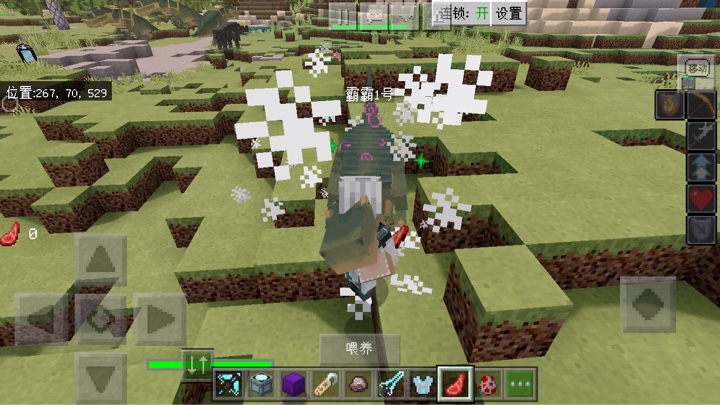Viewport: 720px width, 405px height.
Task: Toggle the green up-down arrows button
Action: pyautogui.click(x=196, y=364)
